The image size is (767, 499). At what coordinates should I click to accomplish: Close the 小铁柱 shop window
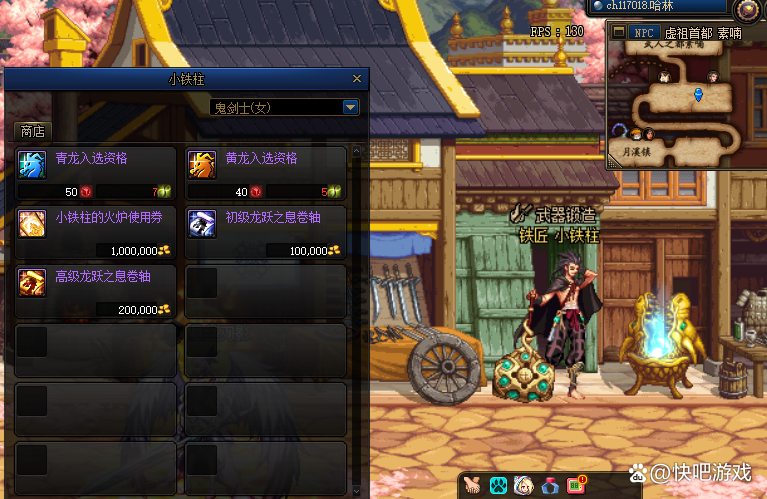(357, 79)
